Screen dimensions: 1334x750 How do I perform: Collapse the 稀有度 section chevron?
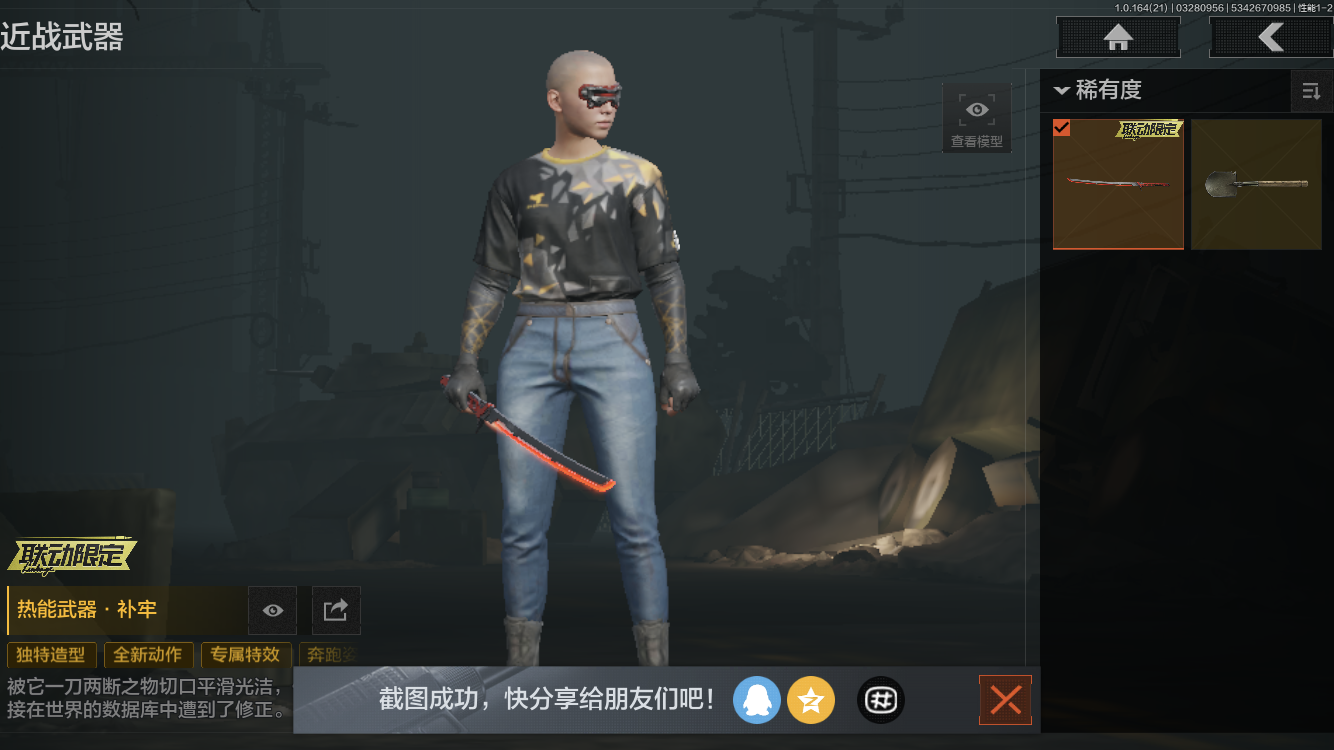click(x=1062, y=91)
